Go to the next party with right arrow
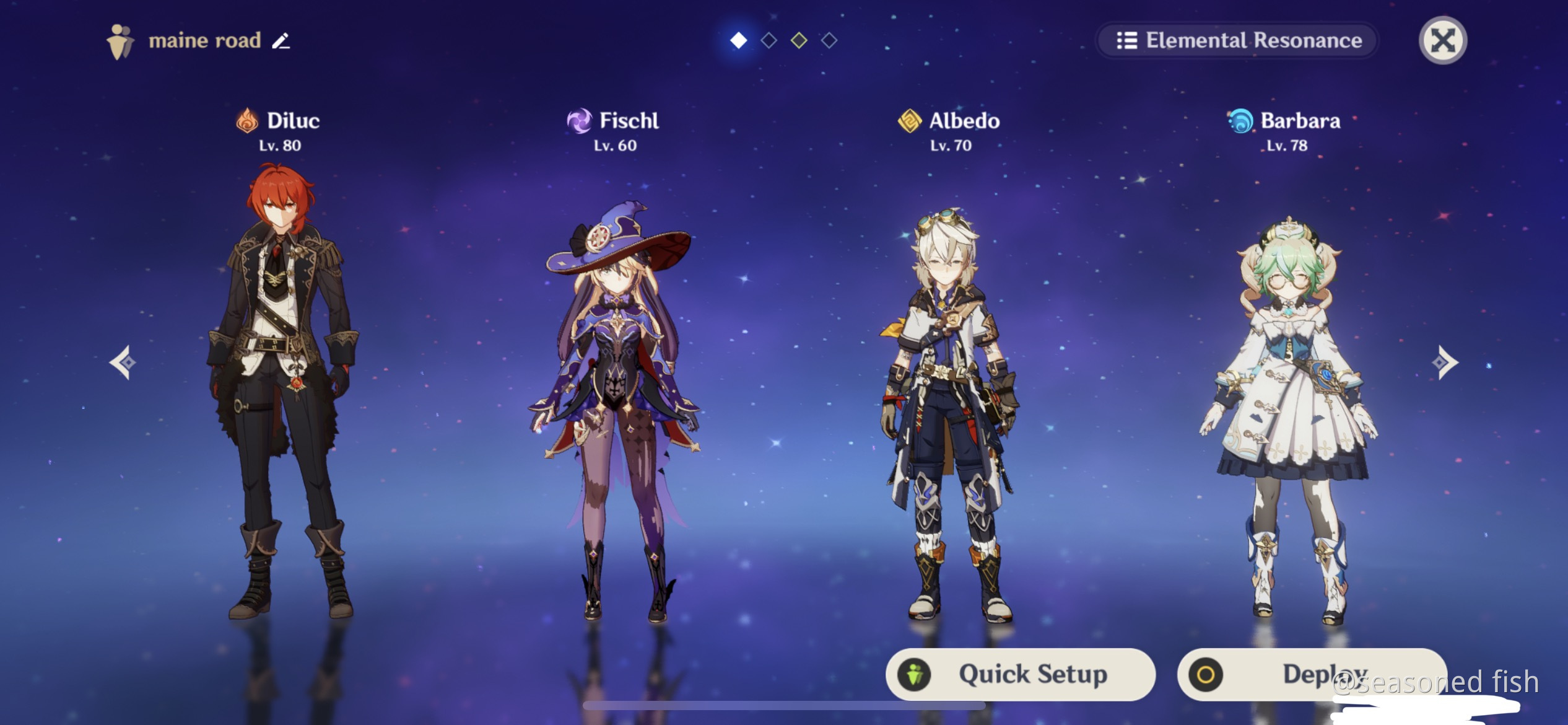 coord(1444,362)
